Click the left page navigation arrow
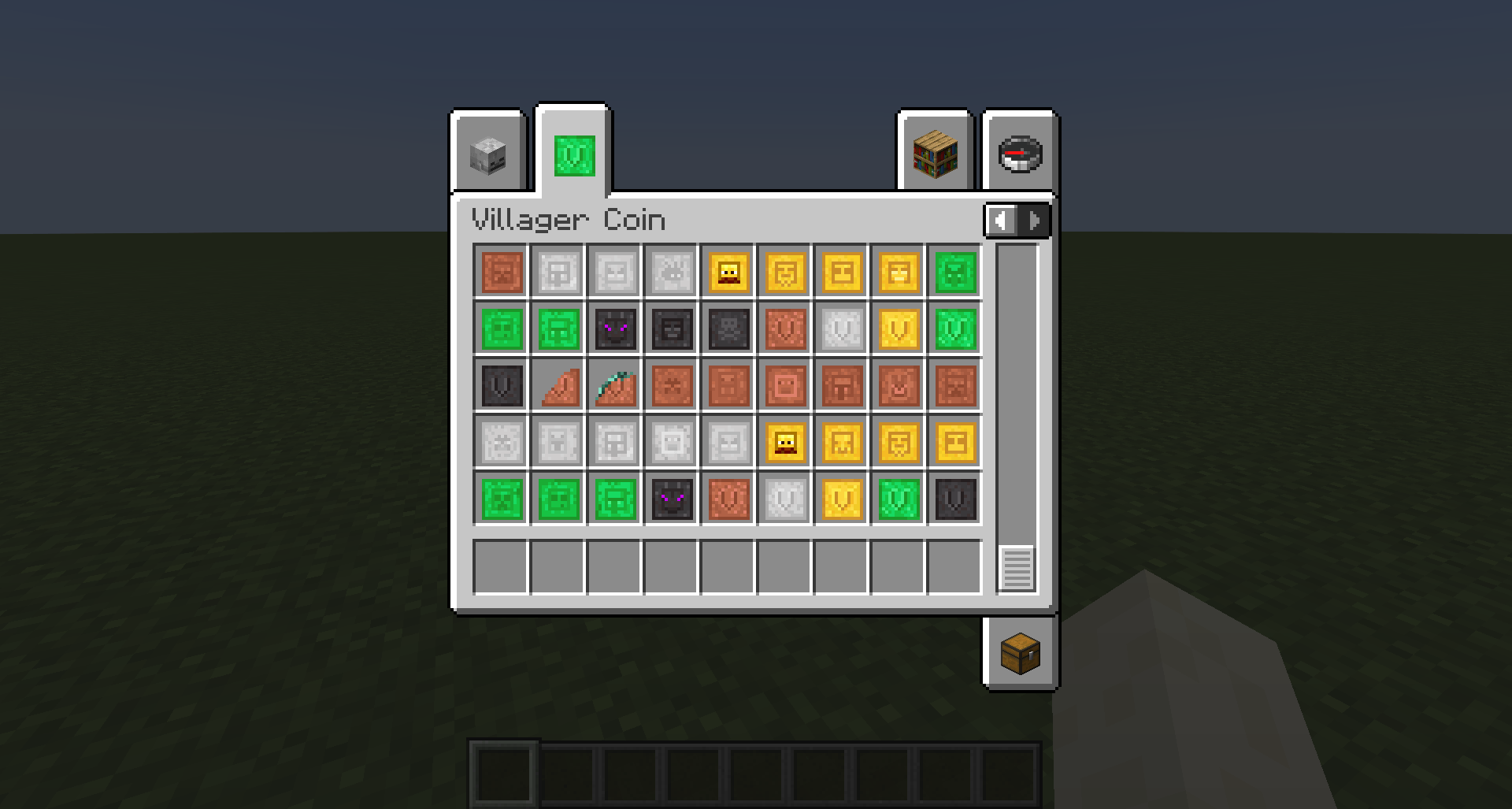 click(1001, 221)
